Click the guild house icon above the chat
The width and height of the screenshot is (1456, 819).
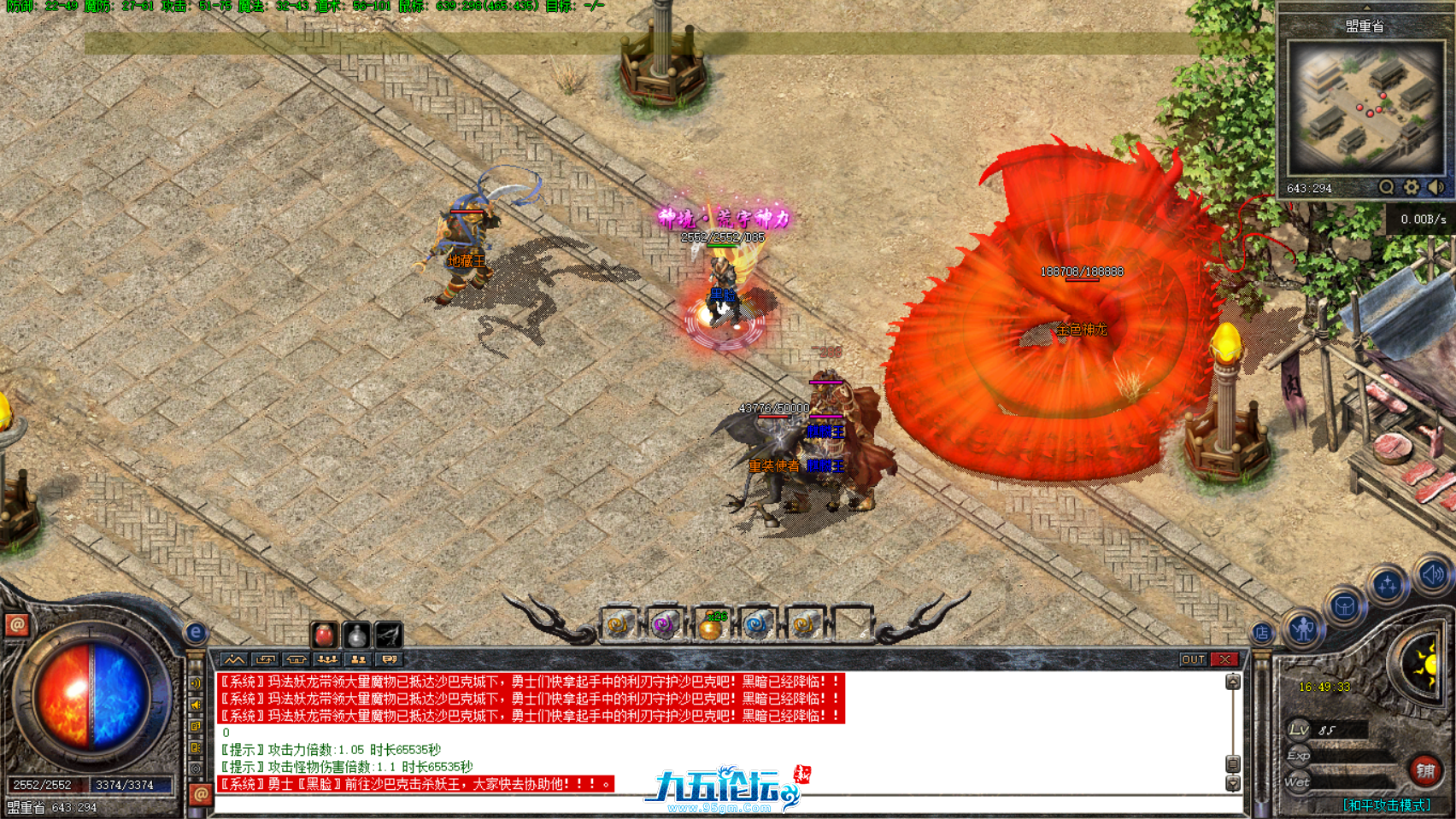[x=296, y=659]
